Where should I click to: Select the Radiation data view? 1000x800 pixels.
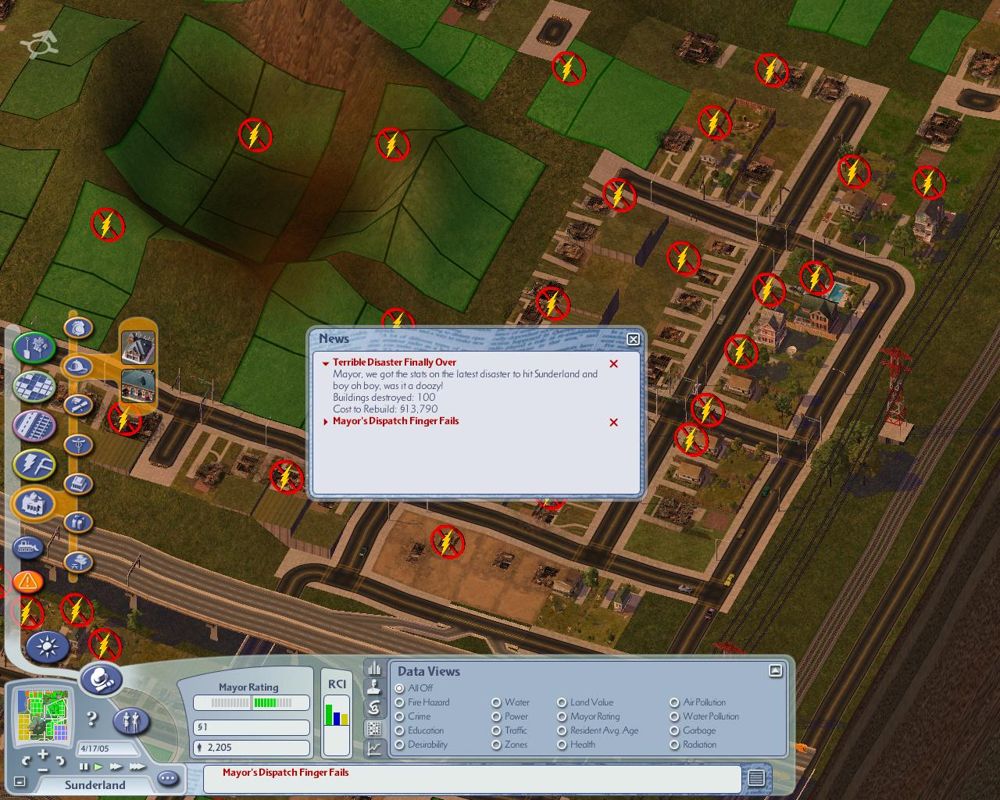coord(675,745)
